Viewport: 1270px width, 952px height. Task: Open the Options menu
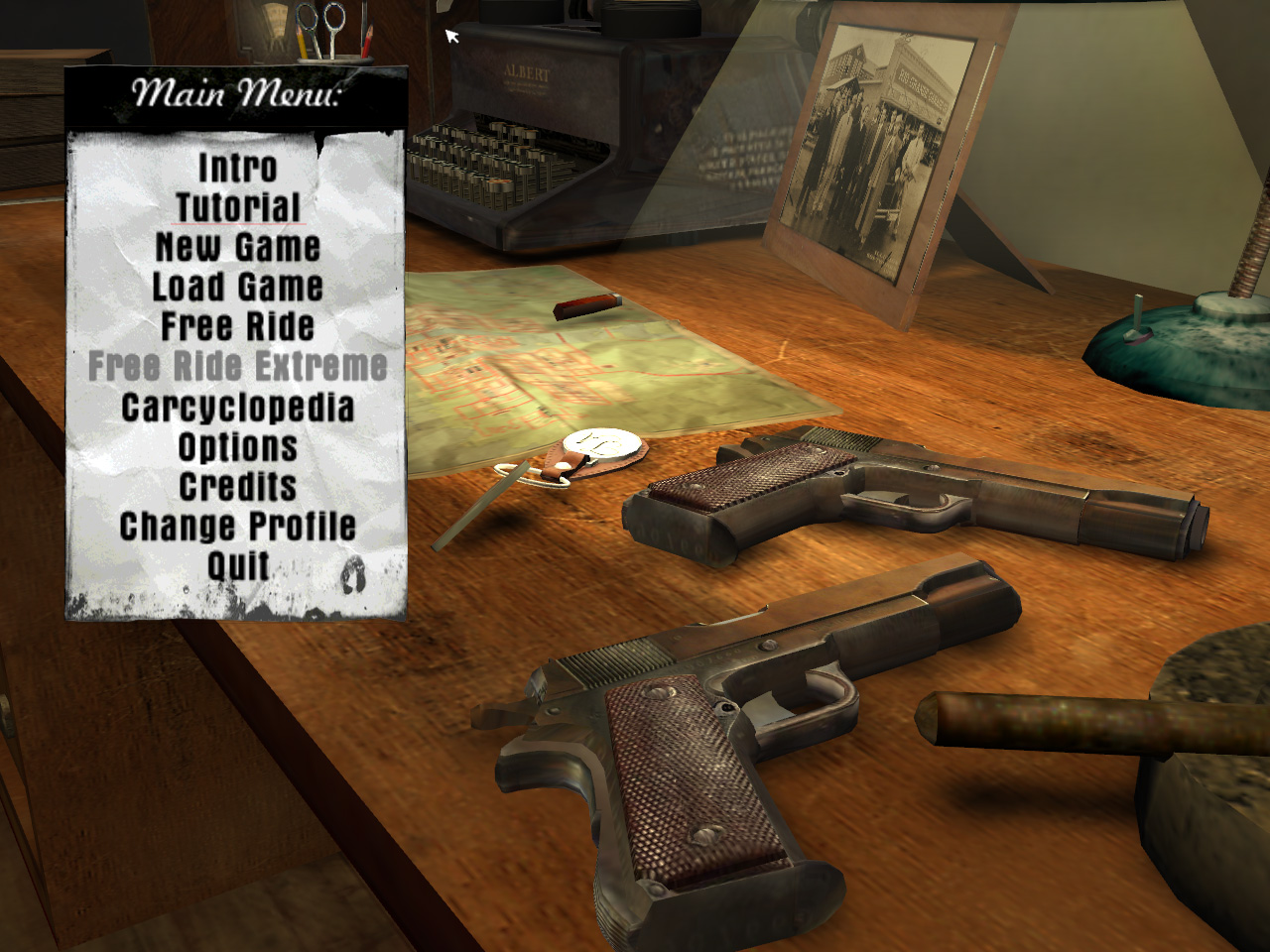pyautogui.click(x=238, y=446)
